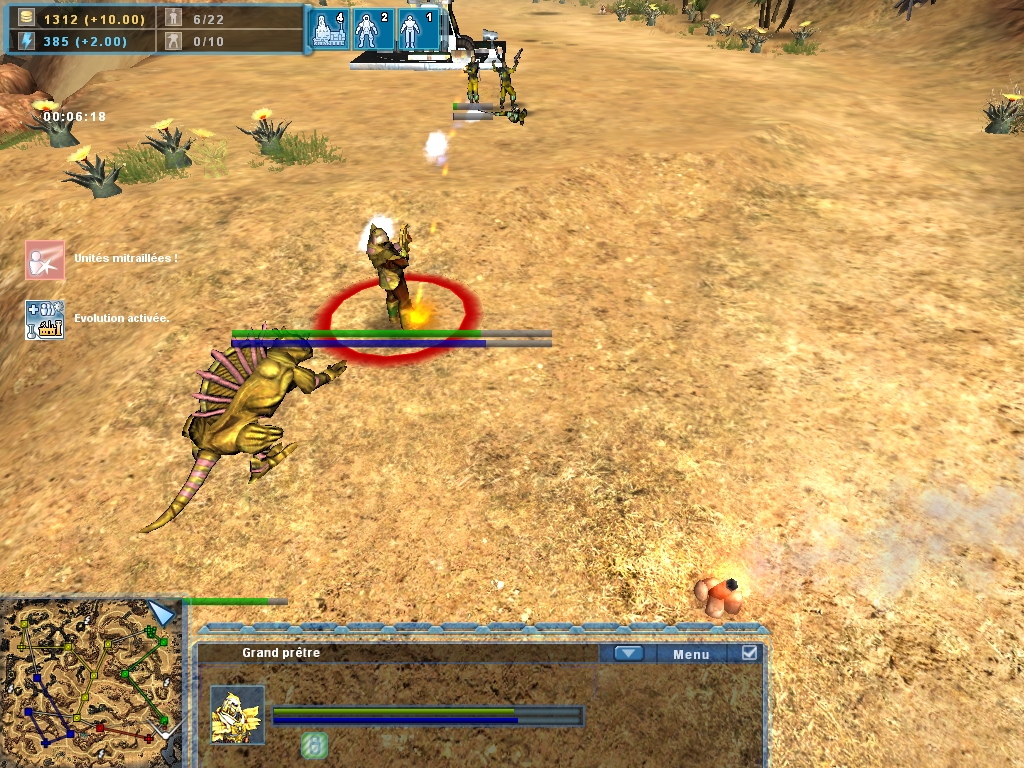Activate the green ability icon below the portrait
The image size is (1024, 768).
(x=314, y=745)
